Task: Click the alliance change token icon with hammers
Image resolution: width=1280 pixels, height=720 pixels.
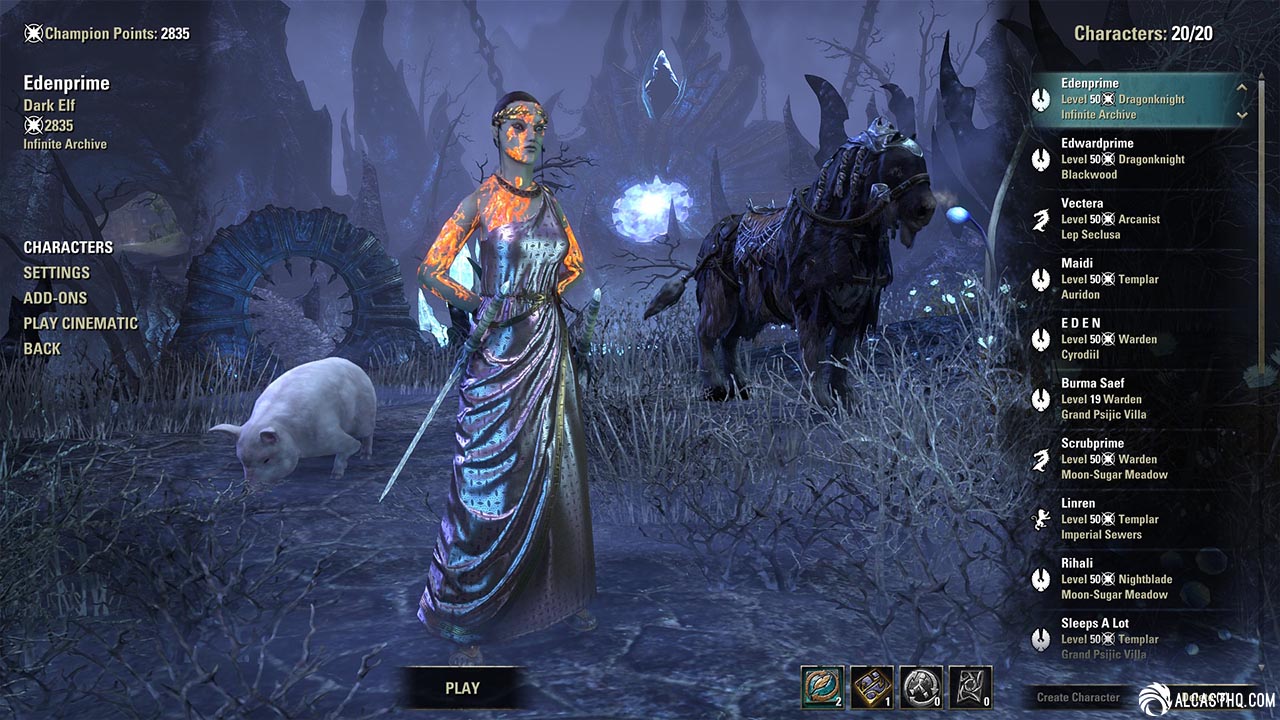Action: coord(920,687)
